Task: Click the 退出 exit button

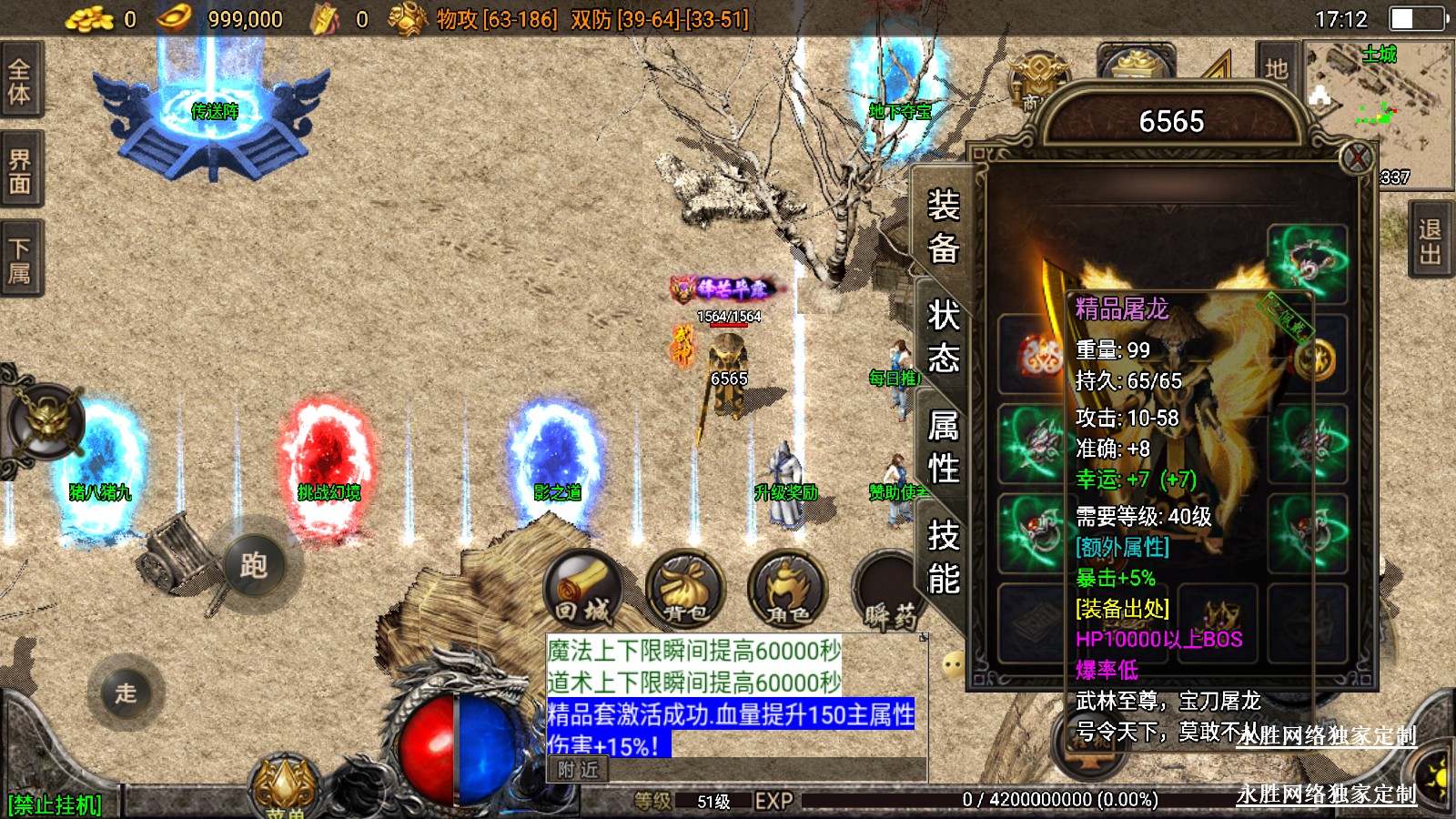Action: 1431,241
